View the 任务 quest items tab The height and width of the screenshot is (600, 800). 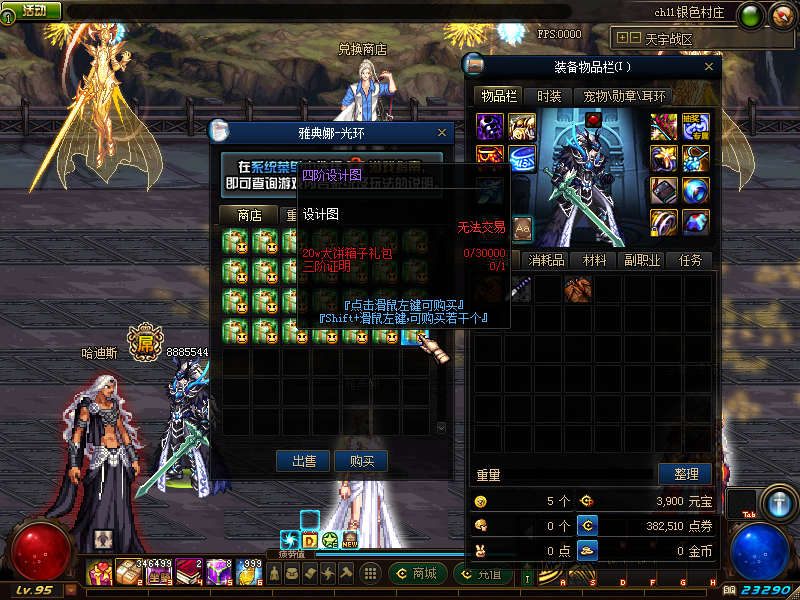tap(691, 260)
